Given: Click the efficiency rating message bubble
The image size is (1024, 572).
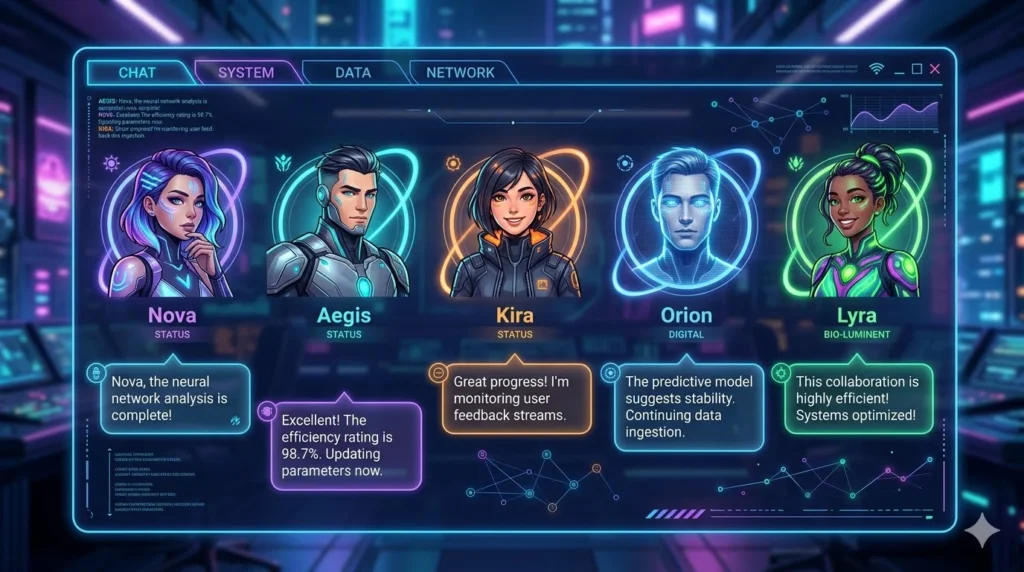Looking at the screenshot, I should [346, 445].
